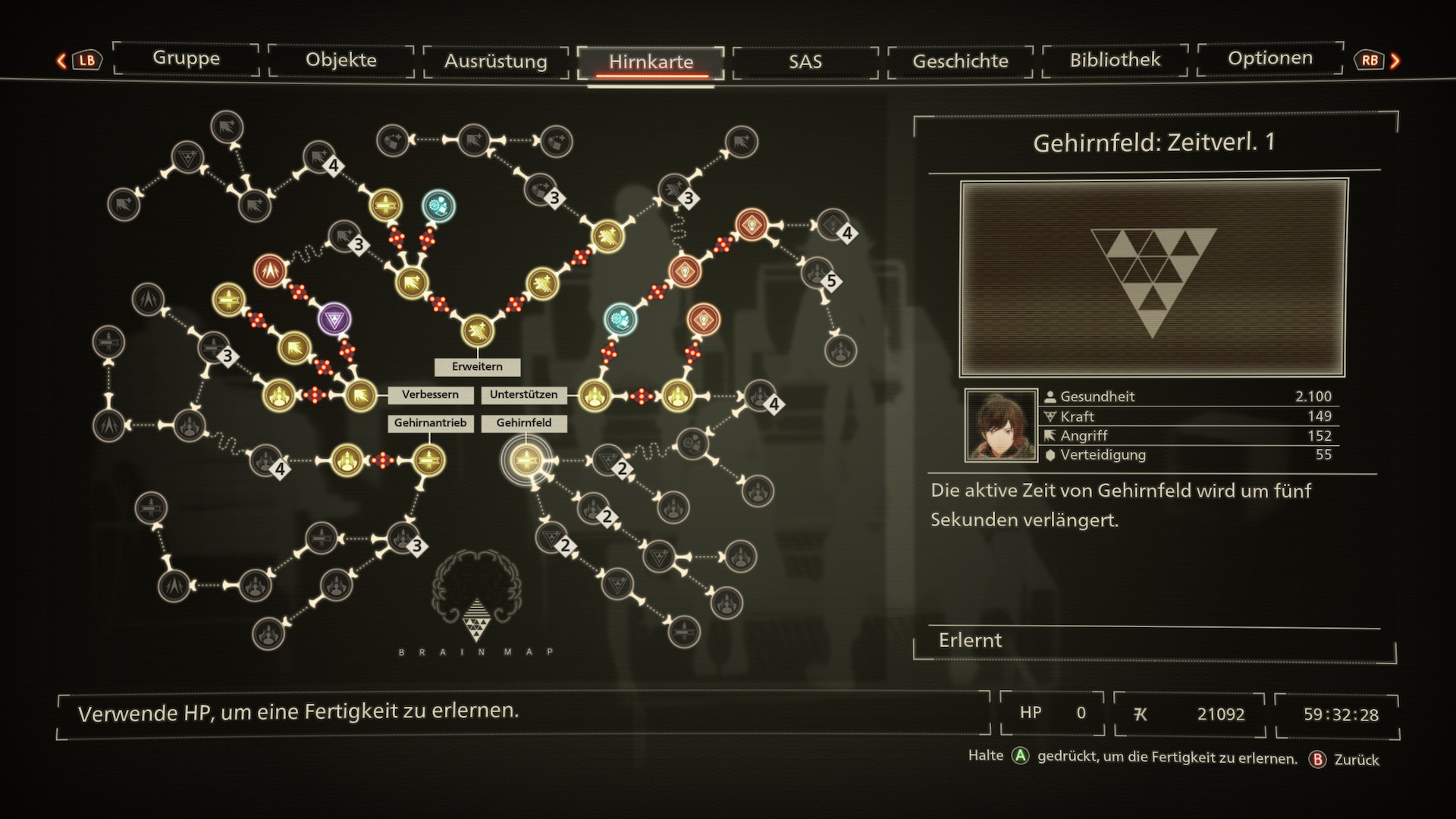1456x819 pixels.
Task: Select the locked skill node marked 5
Action: (817, 273)
